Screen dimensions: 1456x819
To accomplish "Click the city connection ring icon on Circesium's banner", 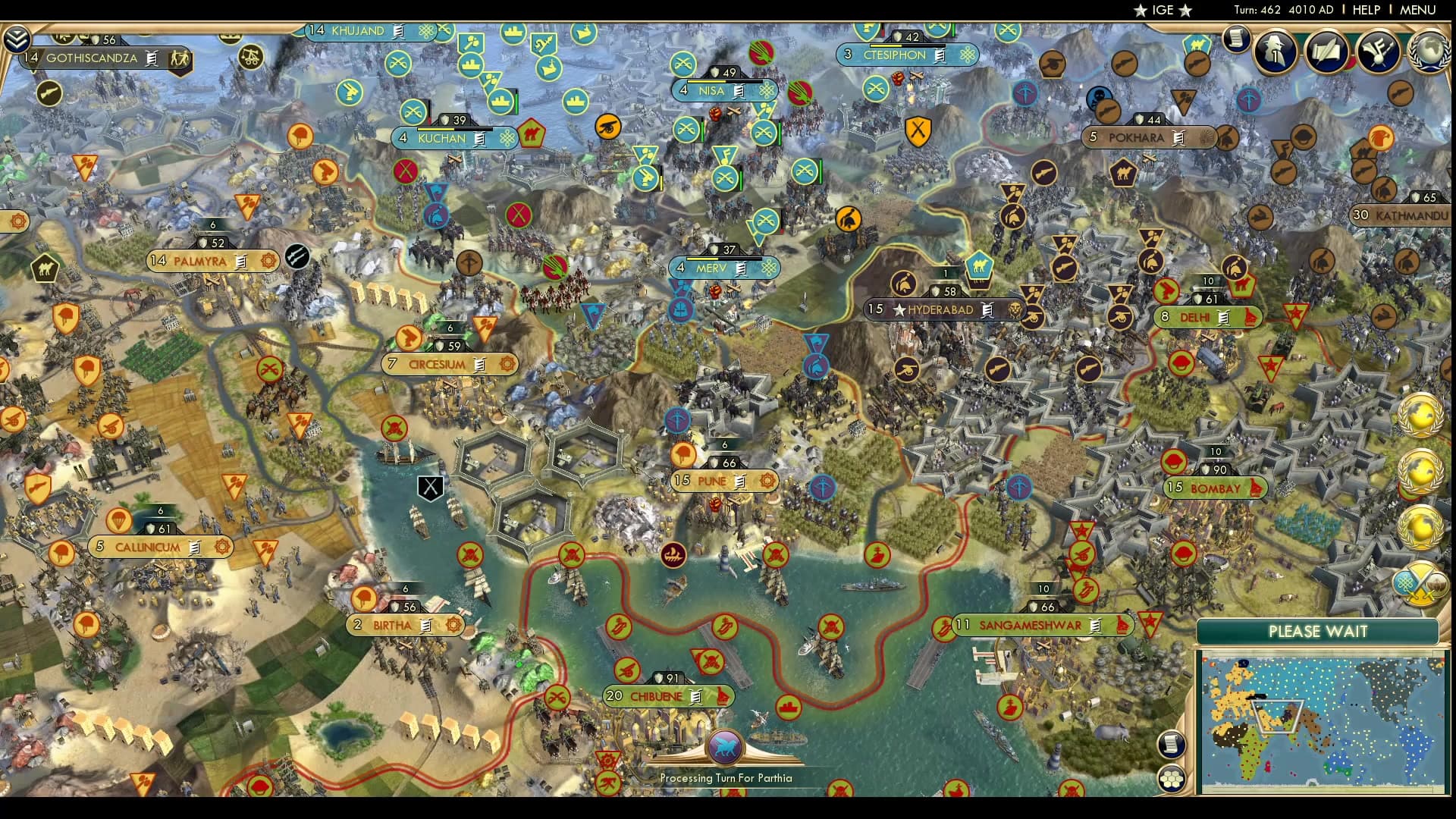I will [x=507, y=365].
